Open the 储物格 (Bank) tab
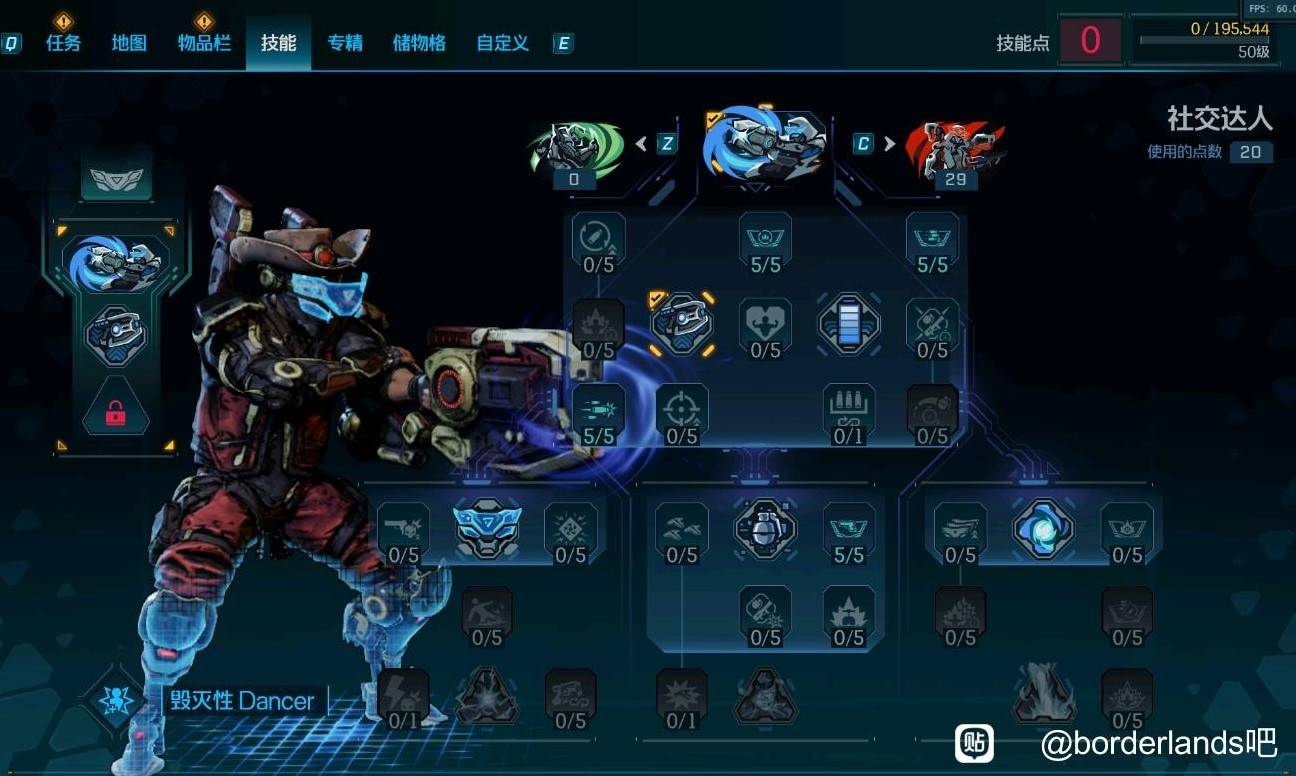This screenshot has height=776, width=1296. [419, 43]
